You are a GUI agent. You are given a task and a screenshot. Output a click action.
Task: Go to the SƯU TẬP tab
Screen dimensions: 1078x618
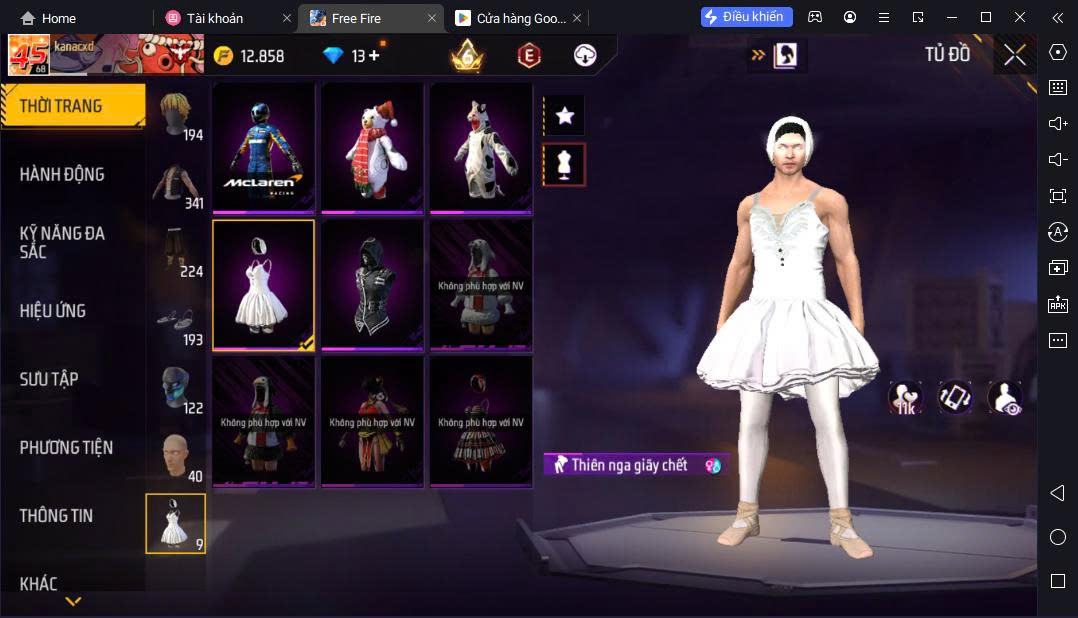pos(49,379)
